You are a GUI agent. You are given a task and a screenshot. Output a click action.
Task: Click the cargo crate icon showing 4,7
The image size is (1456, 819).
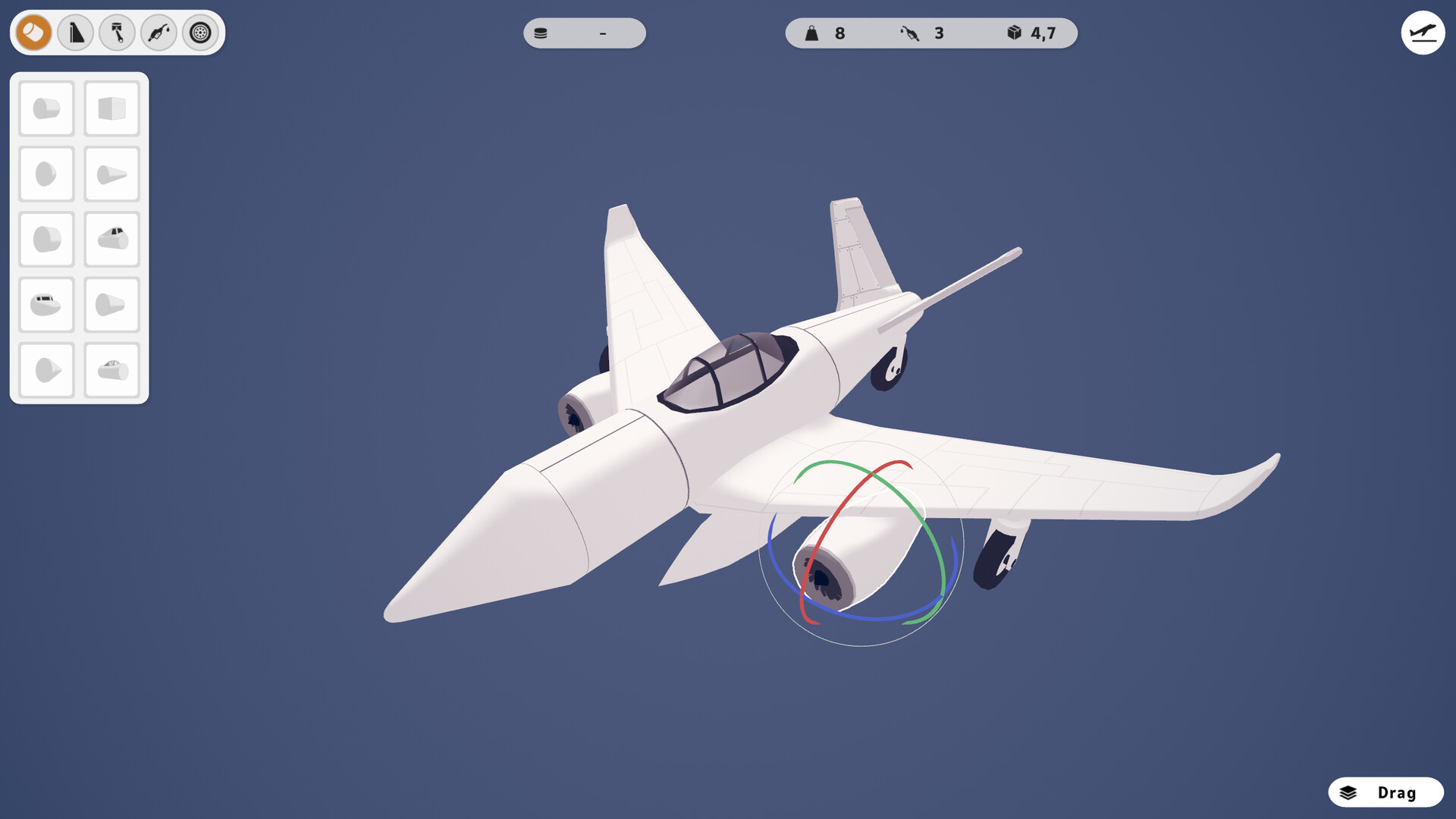point(1012,33)
